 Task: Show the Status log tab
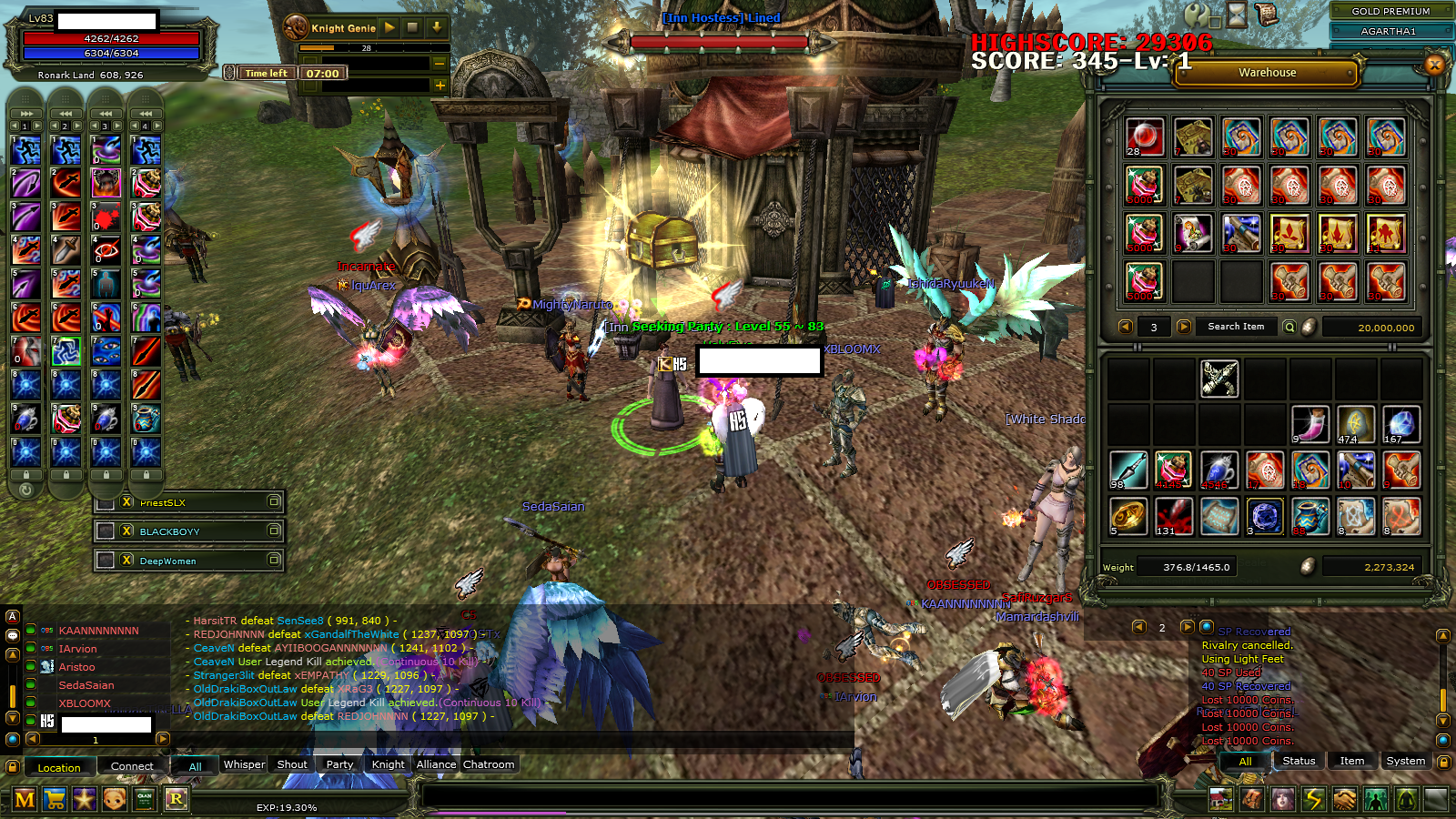(1299, 761)
